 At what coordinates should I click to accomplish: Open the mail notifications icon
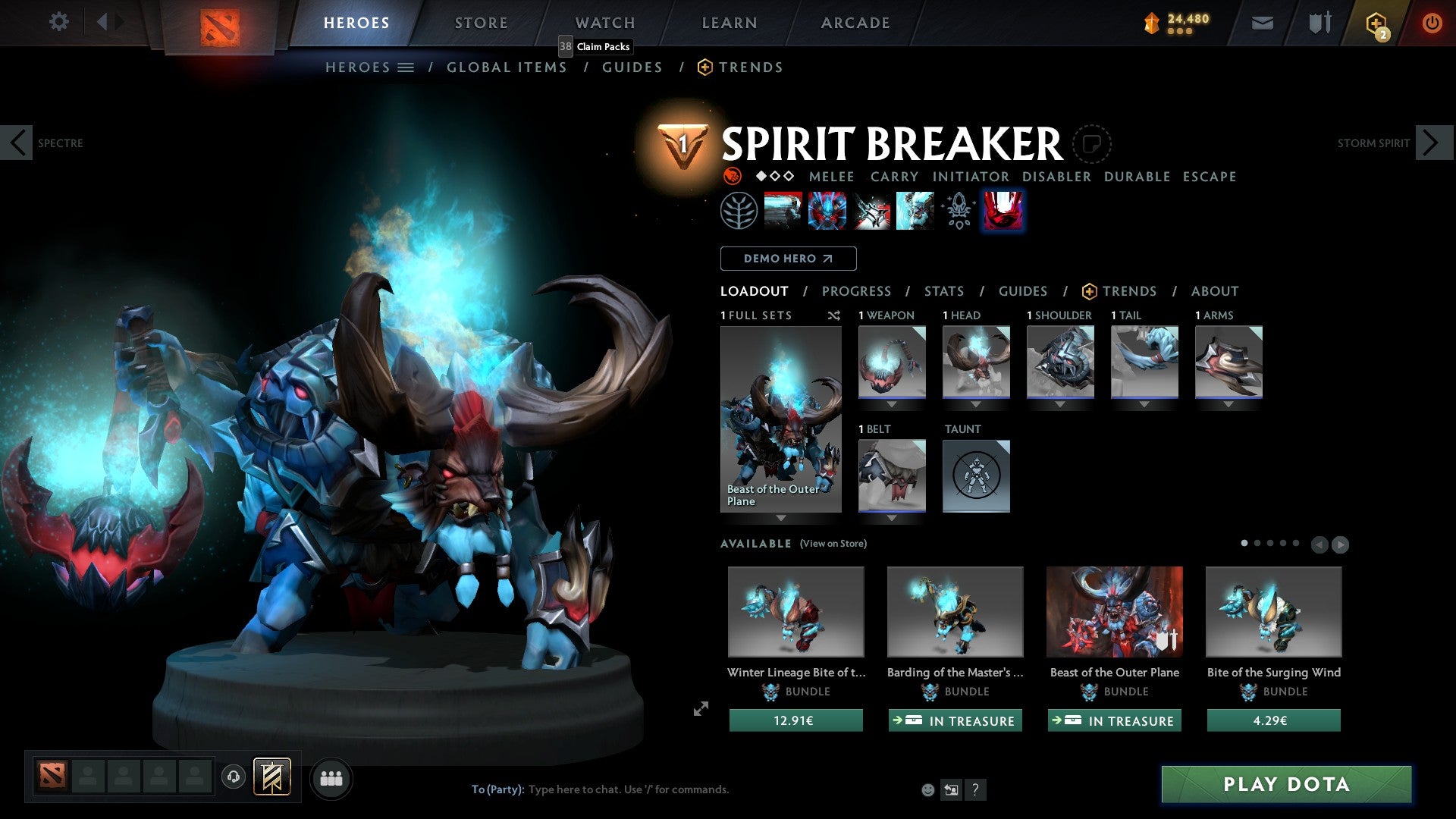point(1262,22)
